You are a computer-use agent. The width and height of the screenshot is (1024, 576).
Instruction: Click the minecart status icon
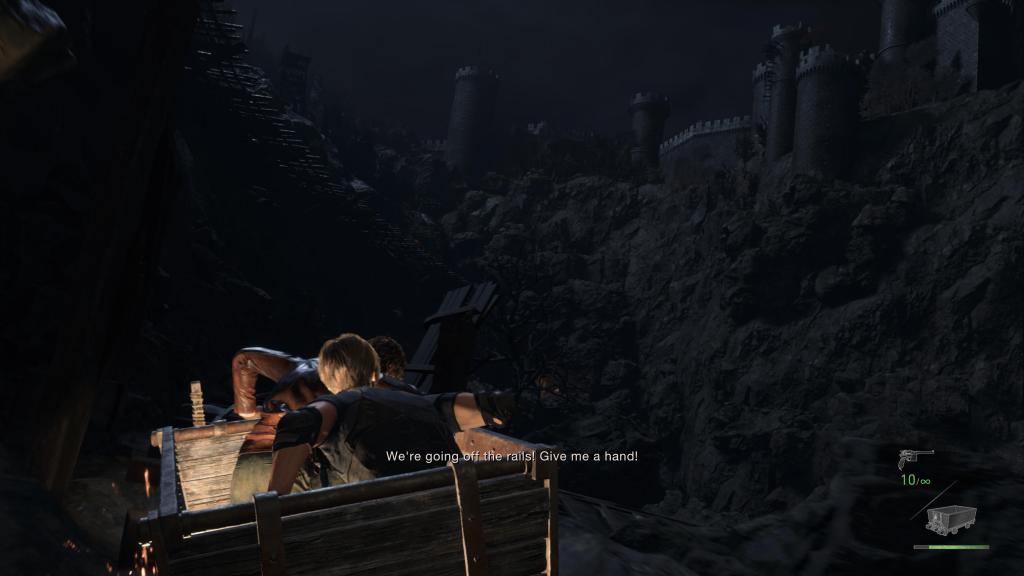(950, 520)
